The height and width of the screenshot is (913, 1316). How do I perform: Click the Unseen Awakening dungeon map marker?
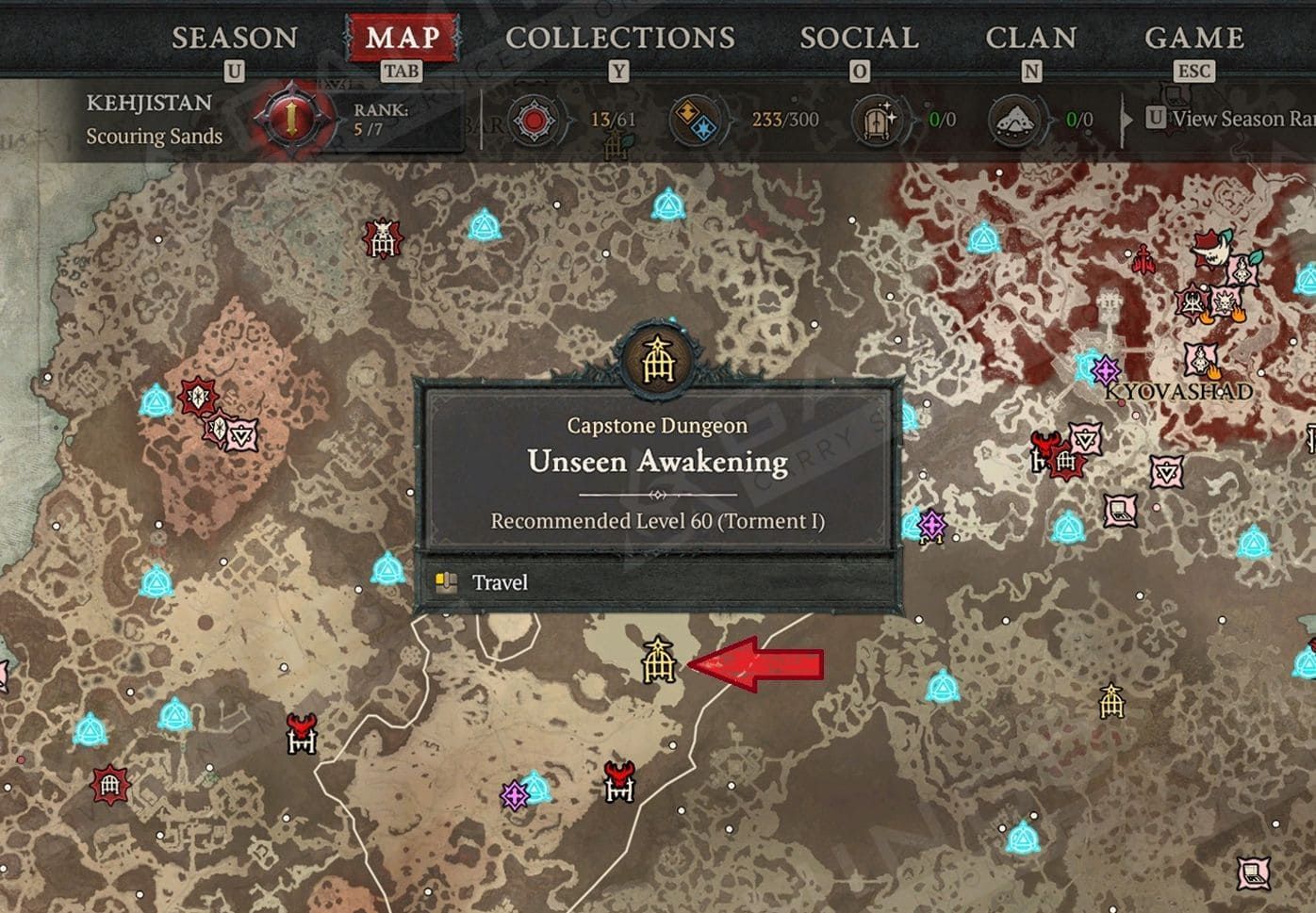658,661
